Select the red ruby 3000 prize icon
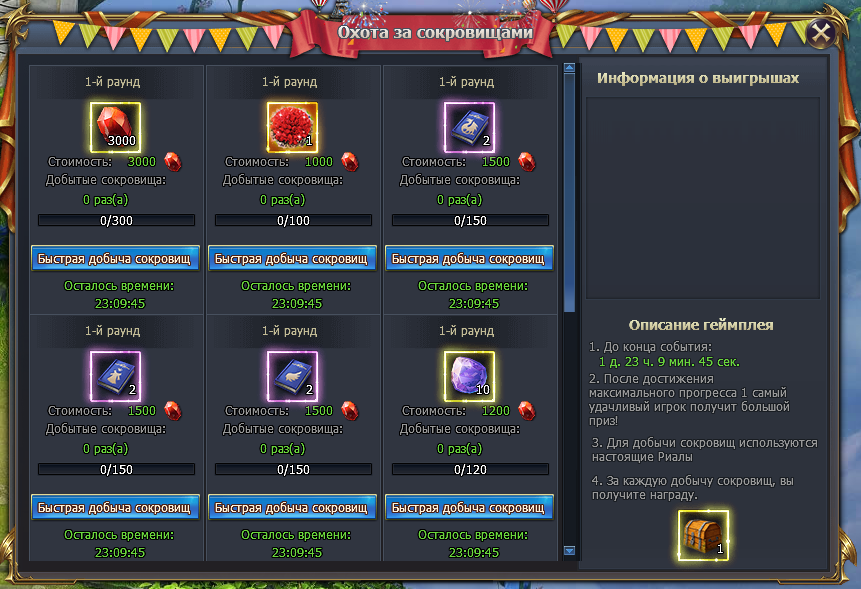 pyautogui.click(x=116, y=127)
